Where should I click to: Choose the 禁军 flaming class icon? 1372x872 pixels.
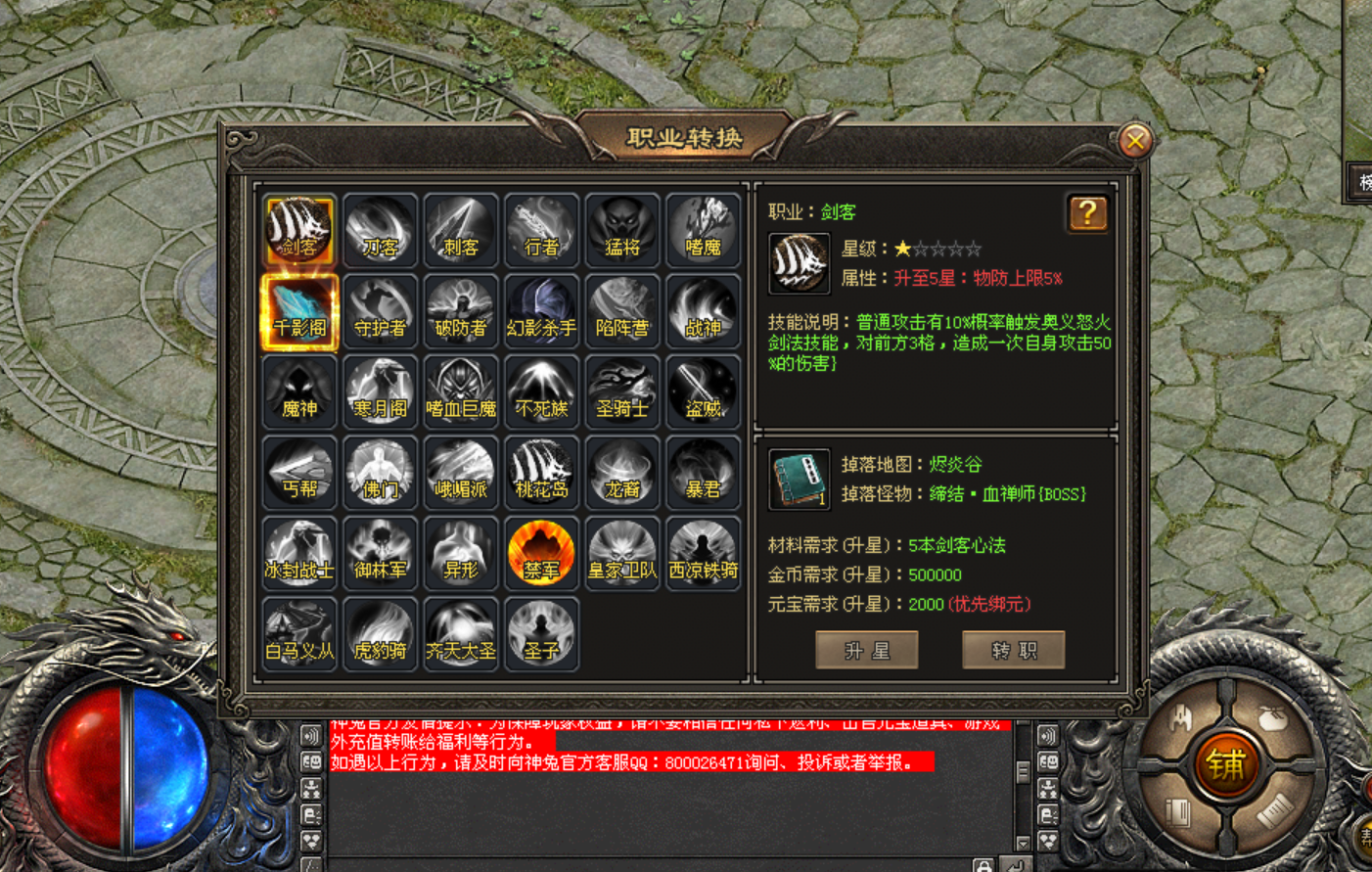pos(541,554)
